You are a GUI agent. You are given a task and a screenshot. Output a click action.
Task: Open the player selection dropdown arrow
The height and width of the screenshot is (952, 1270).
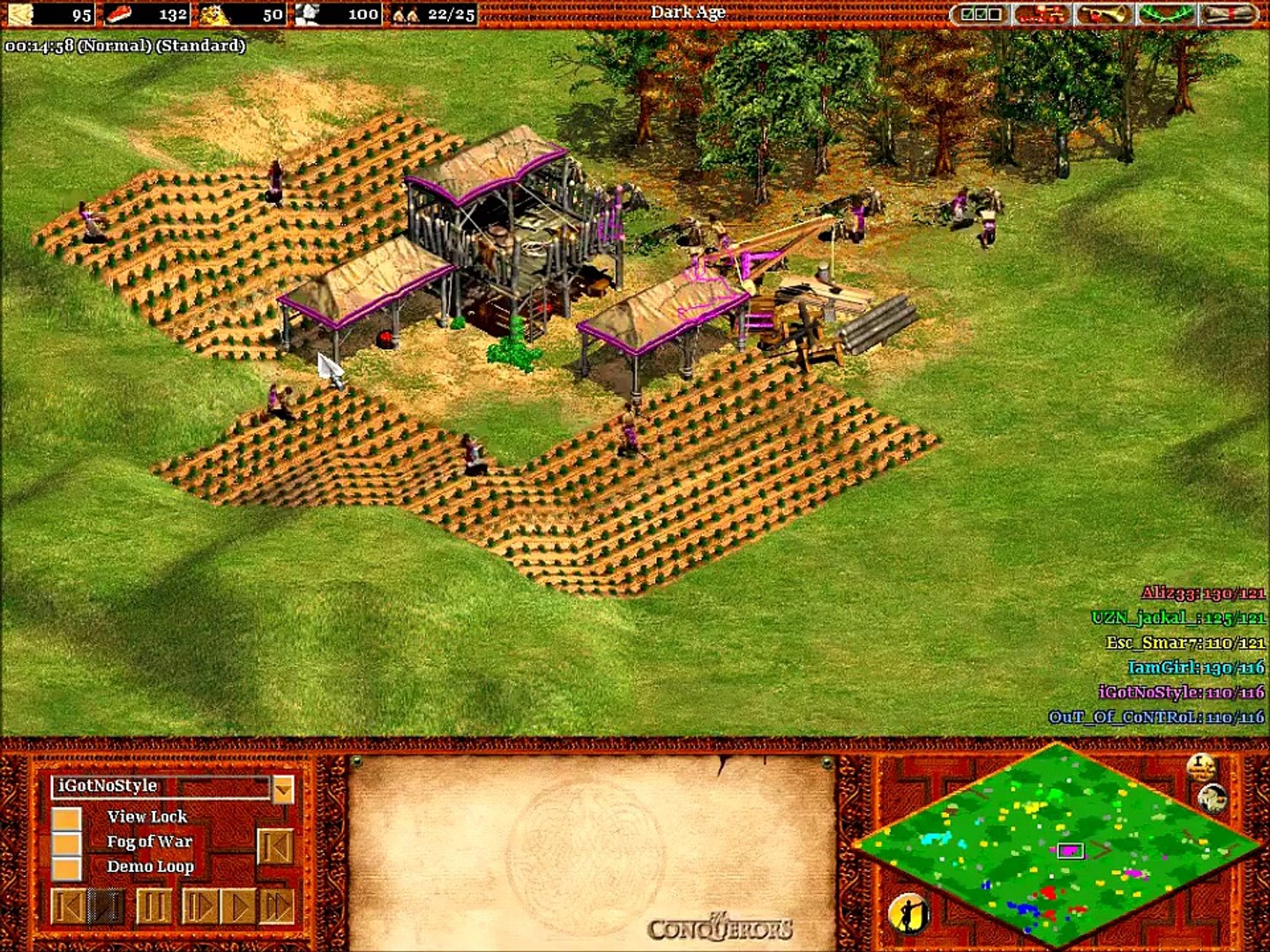coord(282,788)
